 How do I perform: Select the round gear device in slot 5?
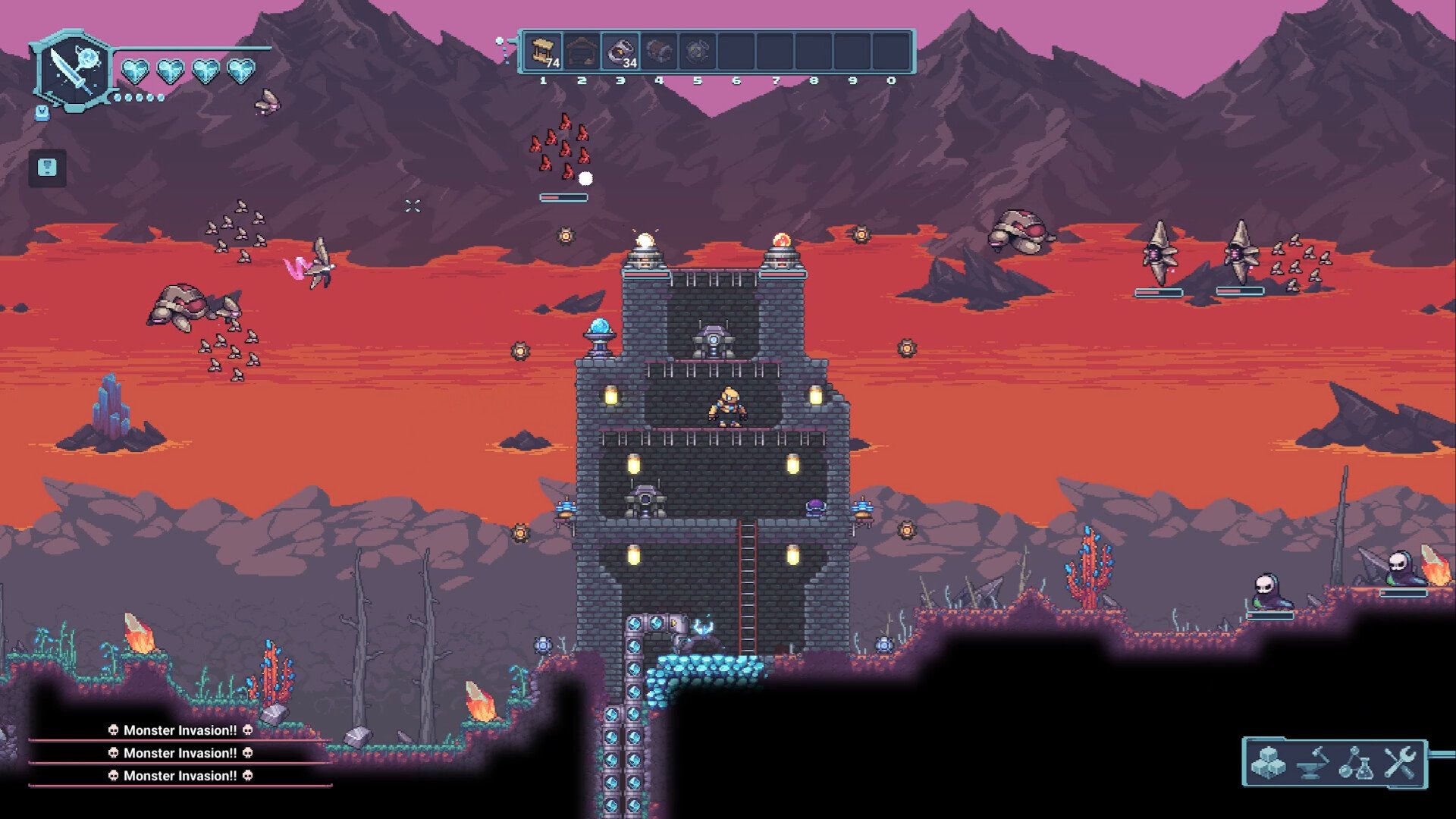click(698, 52)
